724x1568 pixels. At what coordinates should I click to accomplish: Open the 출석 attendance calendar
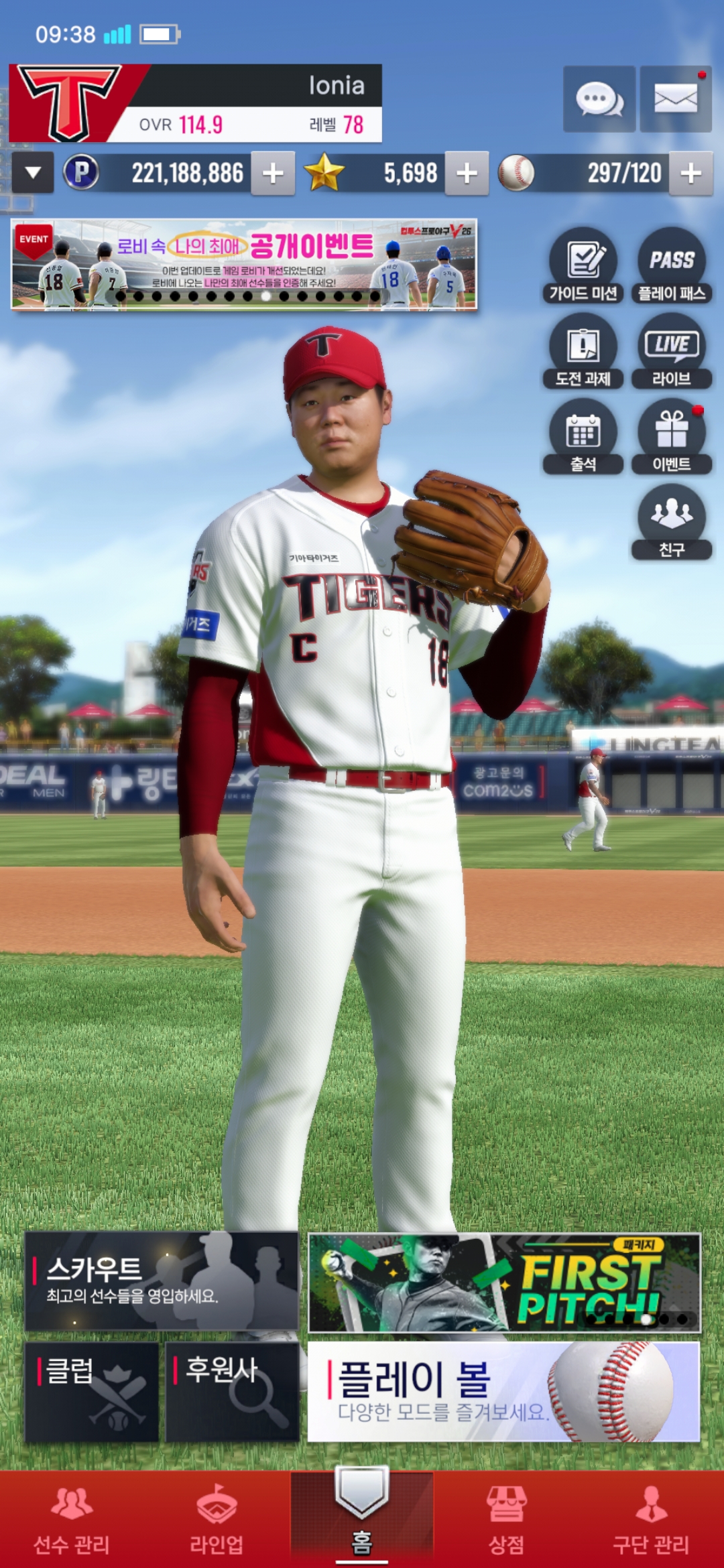pyautogui.click(x=583, y=437)
